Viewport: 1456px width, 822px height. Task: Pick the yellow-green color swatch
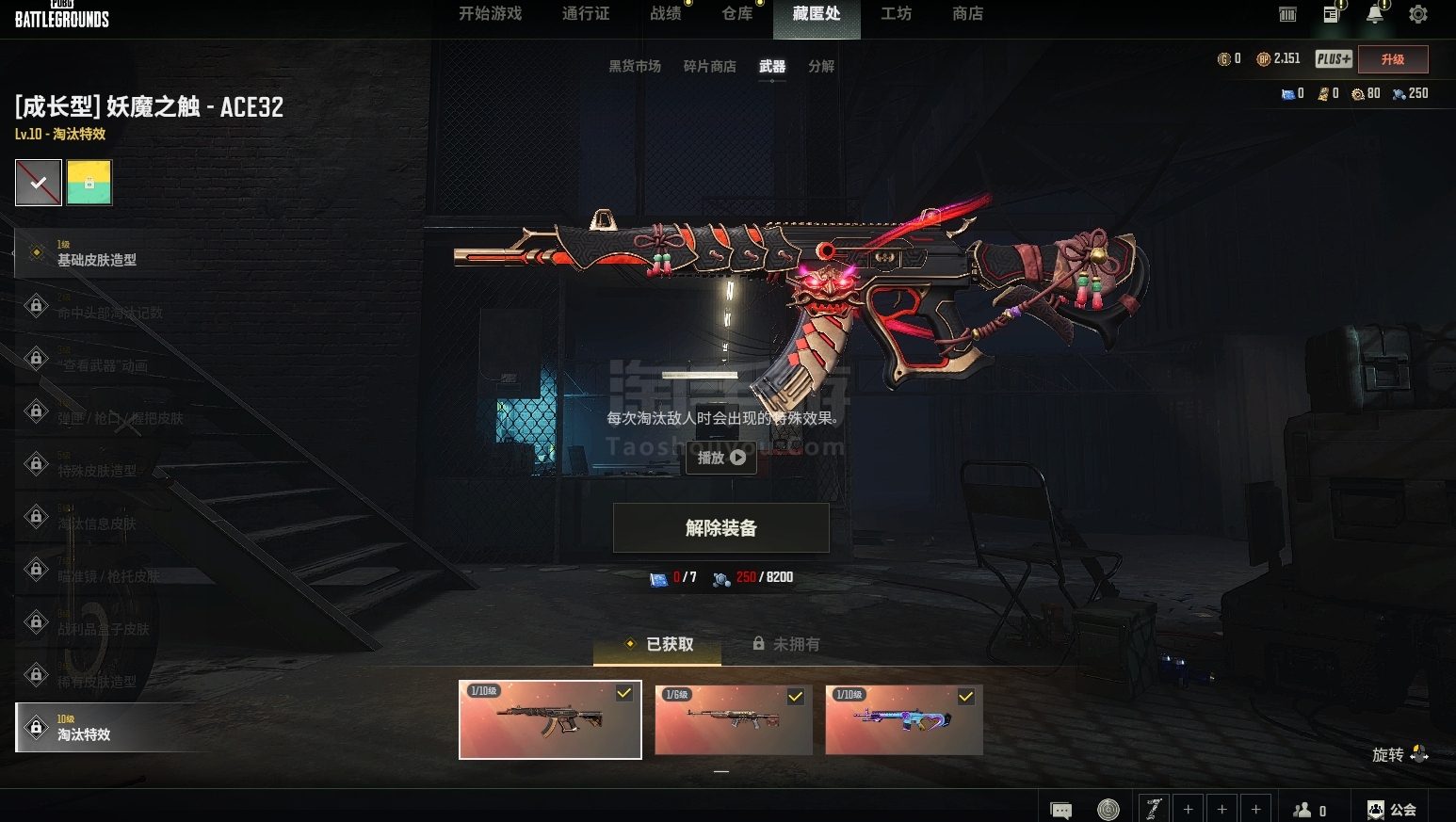click(x=89, y=183)
